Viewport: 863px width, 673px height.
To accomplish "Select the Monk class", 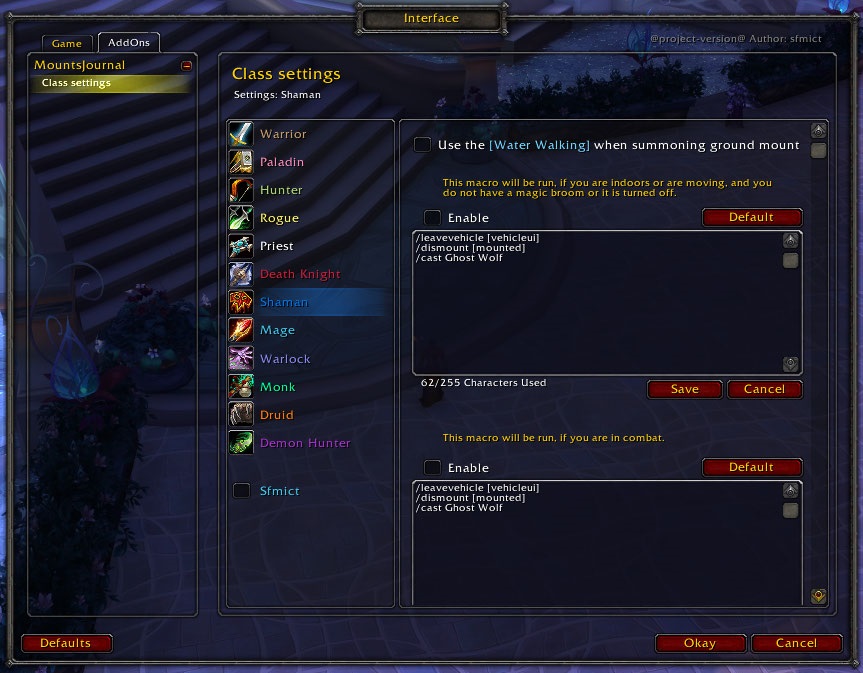I will pyautogui.click(x=277, y=387).
